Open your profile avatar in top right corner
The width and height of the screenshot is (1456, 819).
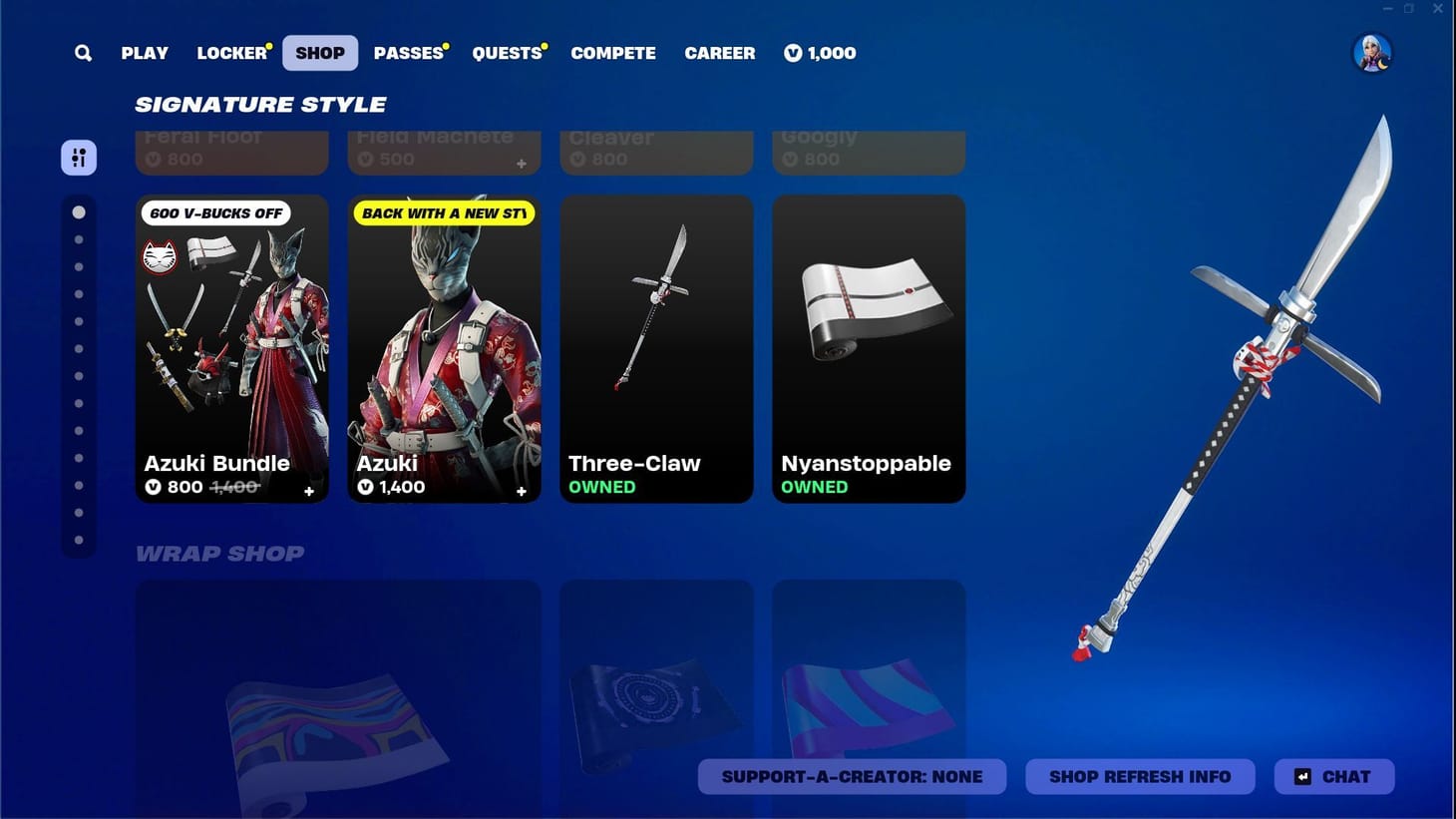click(x=1372, y=54)
